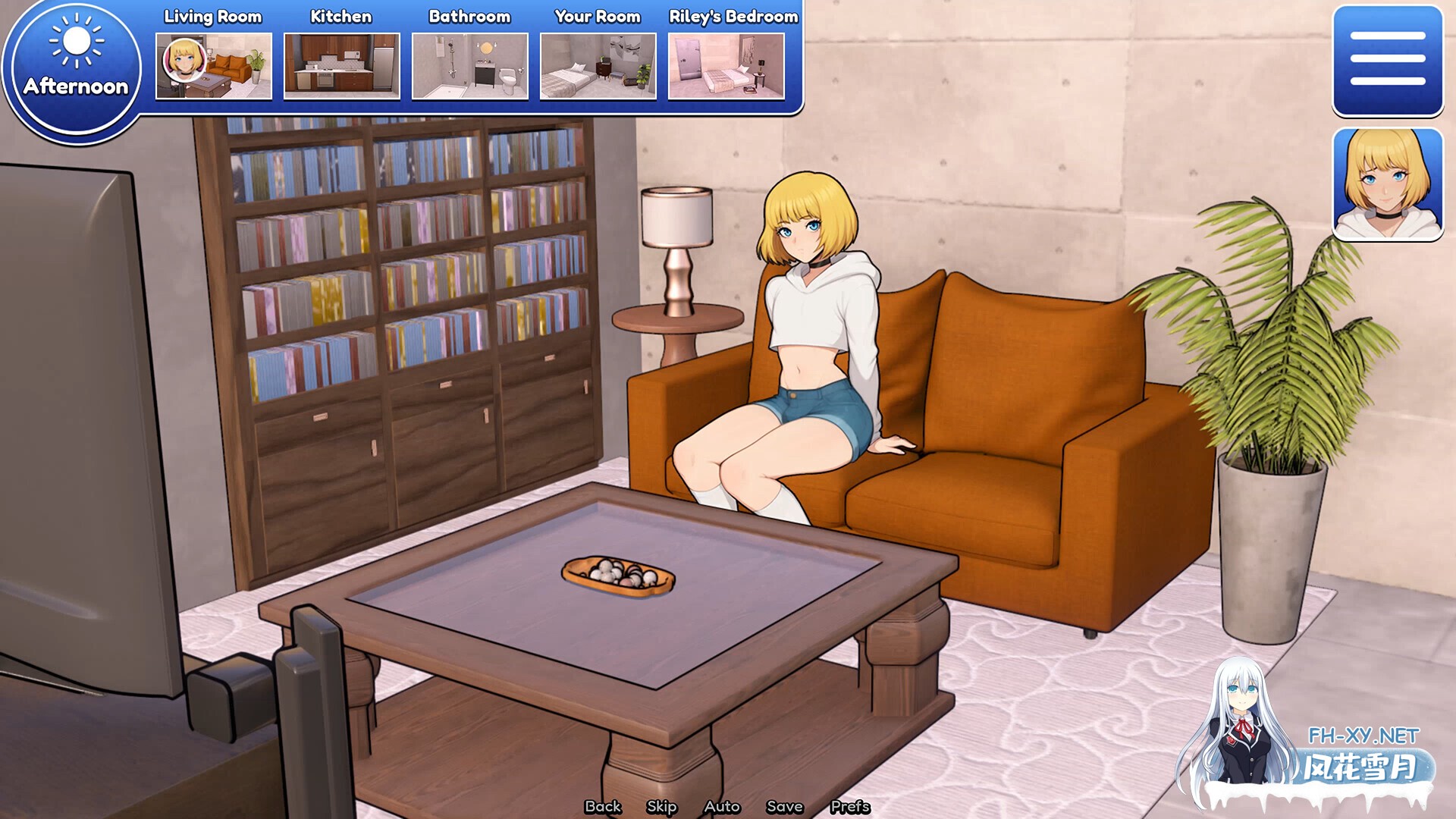Open the Prefs settings menu
The height and width of the screenshot is (819, 1456).
(x=851, y=807)
